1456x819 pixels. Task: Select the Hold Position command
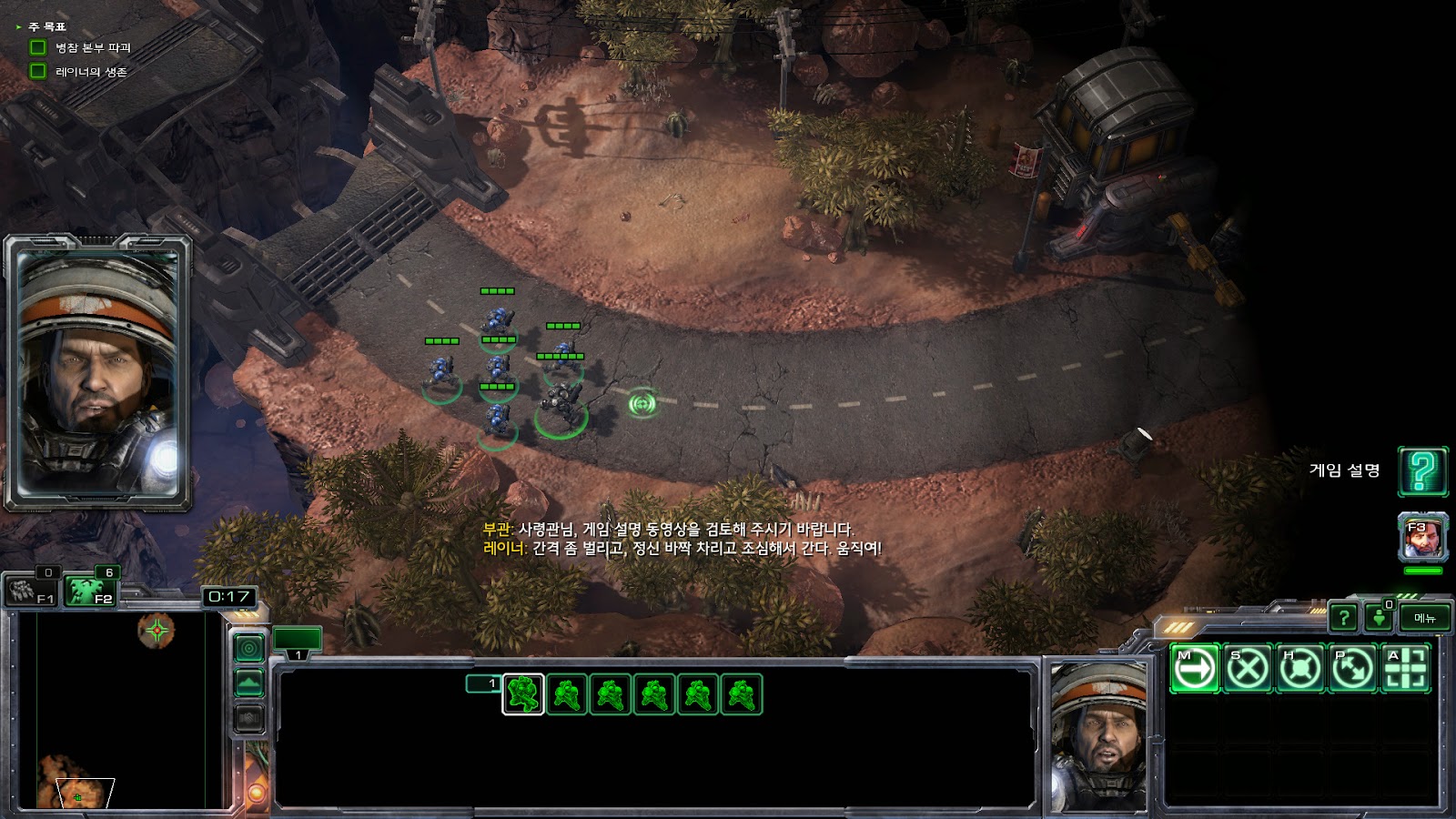[1299, 669]
